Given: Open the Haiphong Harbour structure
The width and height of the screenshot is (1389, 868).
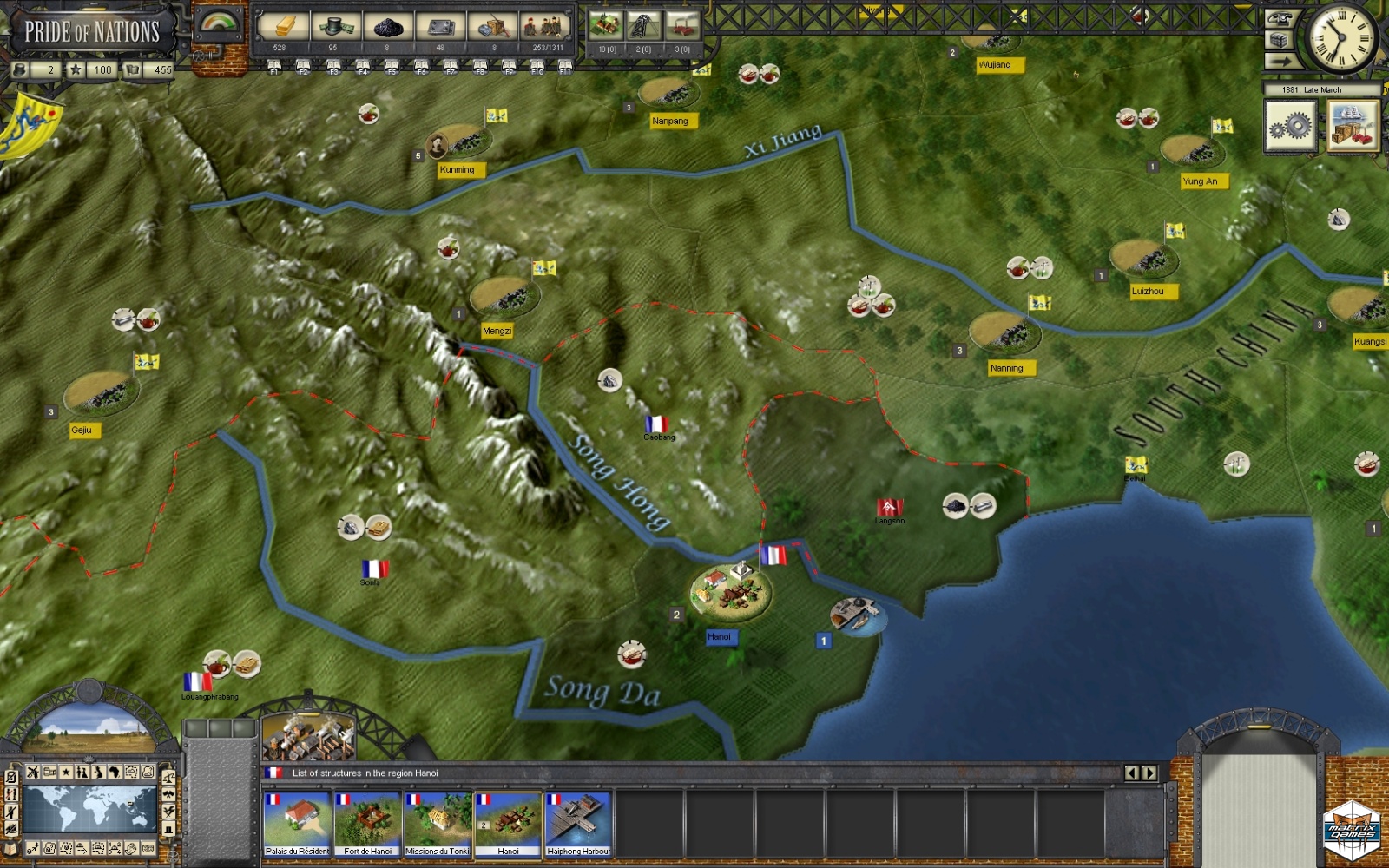Looking at the screenshot, I should pos(578,823).
